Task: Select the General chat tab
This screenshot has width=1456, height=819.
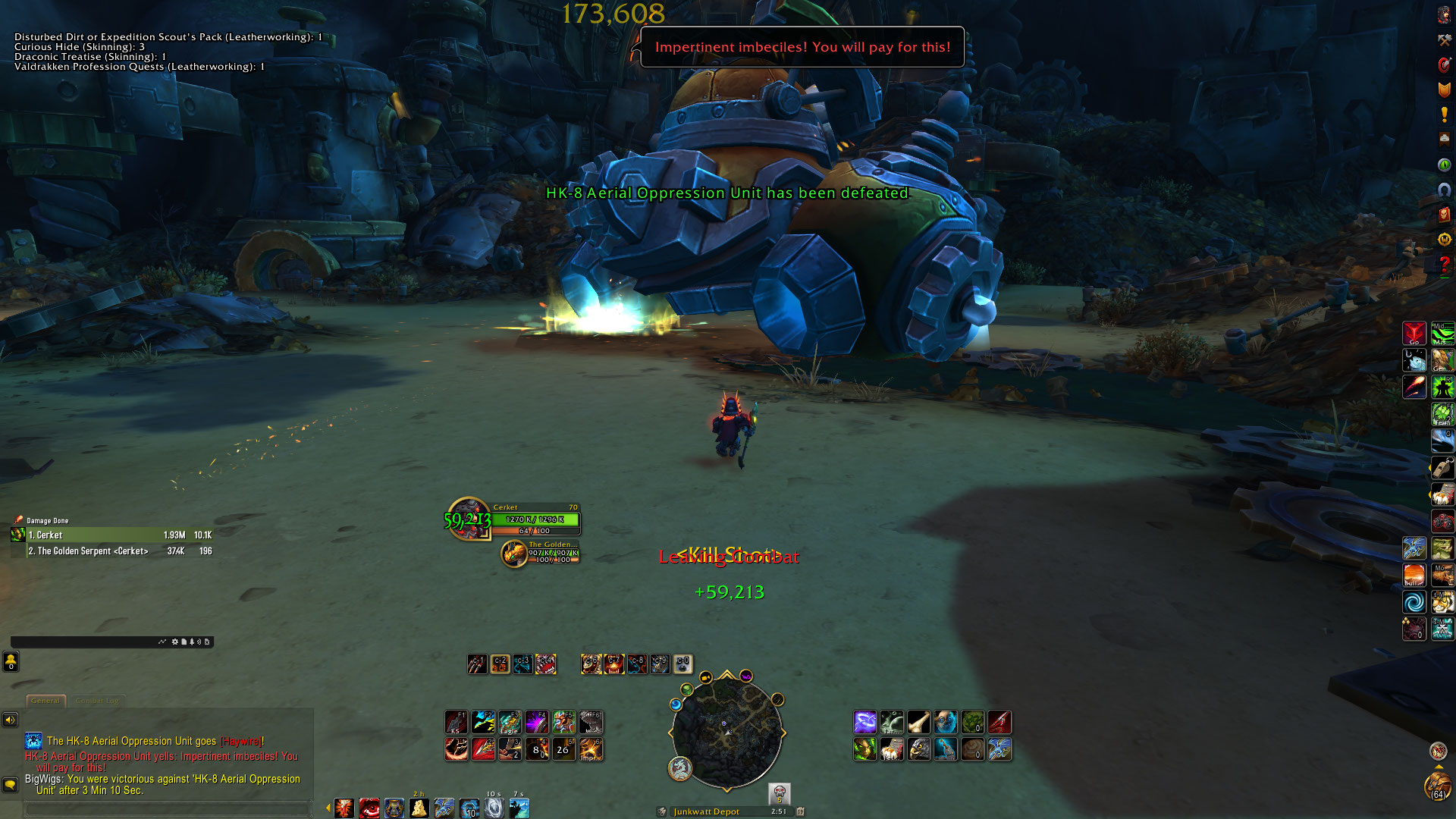Action: tap(45, 701)
